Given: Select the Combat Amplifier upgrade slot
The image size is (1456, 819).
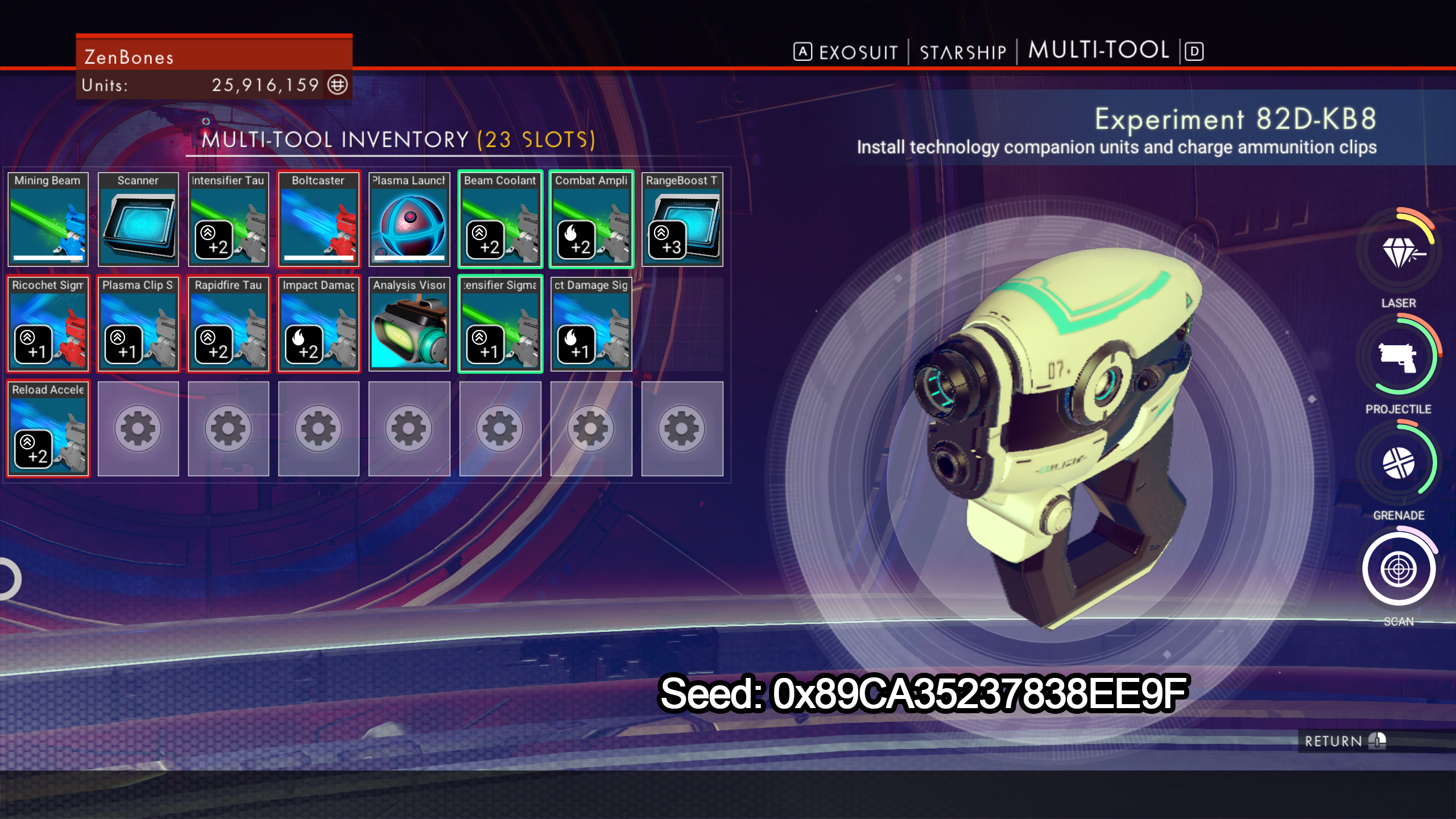Looking at the screenshot, I should 591,220.
